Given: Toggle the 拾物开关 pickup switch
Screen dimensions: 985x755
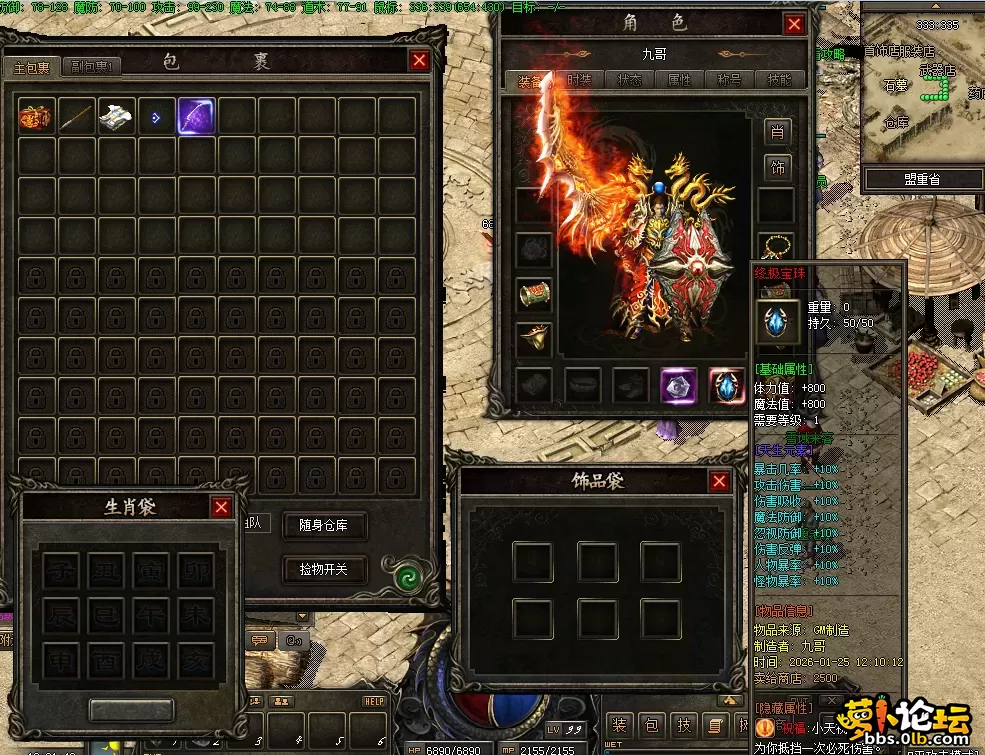Looking at the screenshot, I should point(325,569).
